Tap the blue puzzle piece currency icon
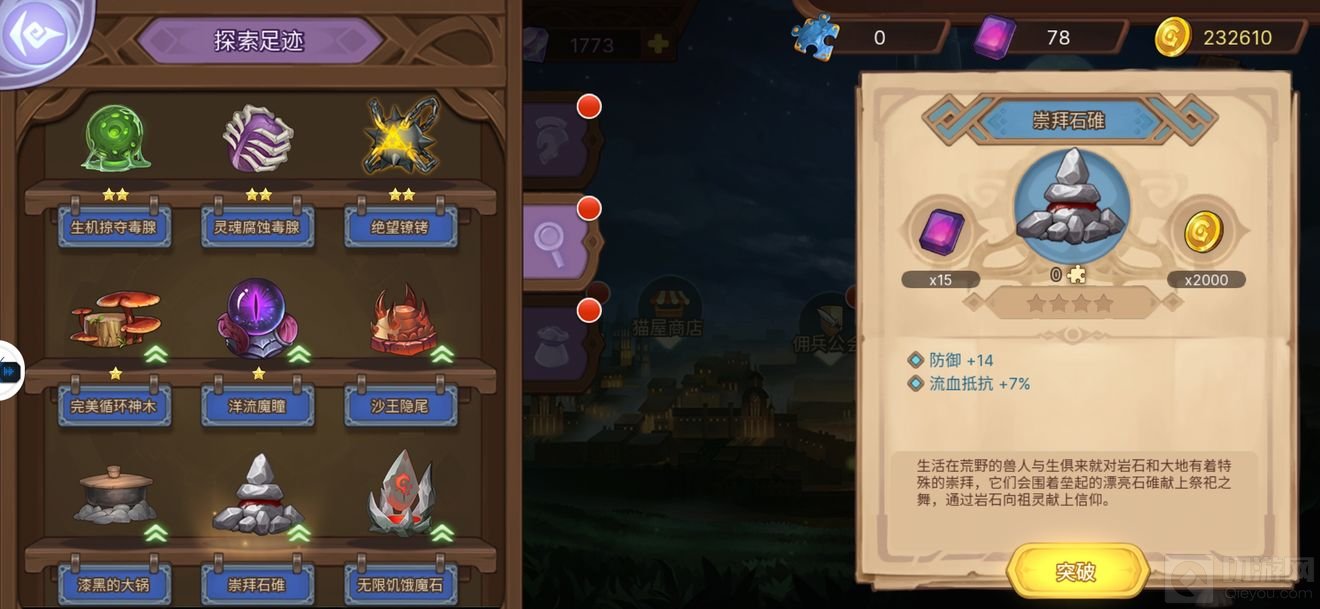The image size is (1320, 609). pyautogui.click(x=817, y=37)
